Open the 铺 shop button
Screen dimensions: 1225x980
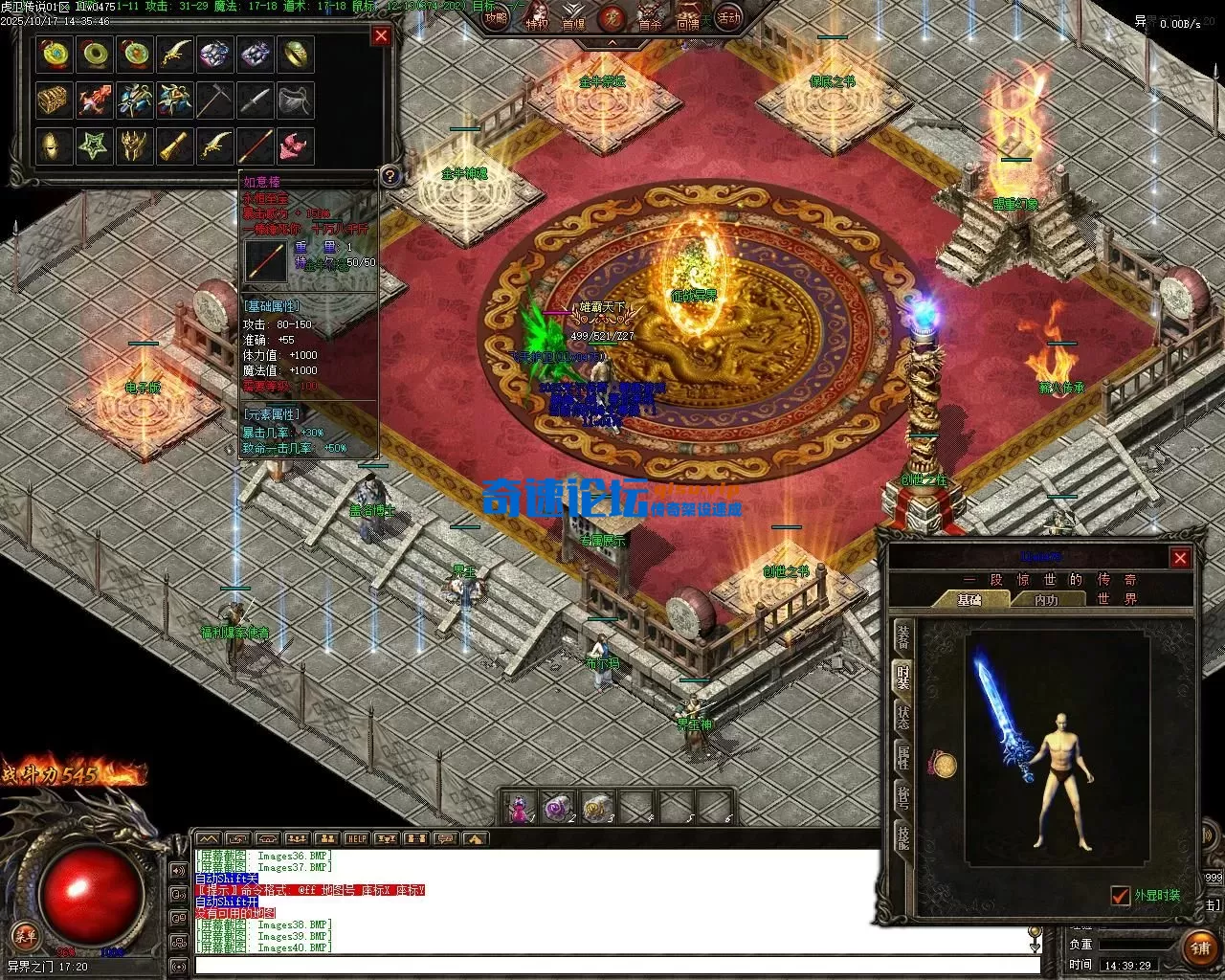[1199, 948]
